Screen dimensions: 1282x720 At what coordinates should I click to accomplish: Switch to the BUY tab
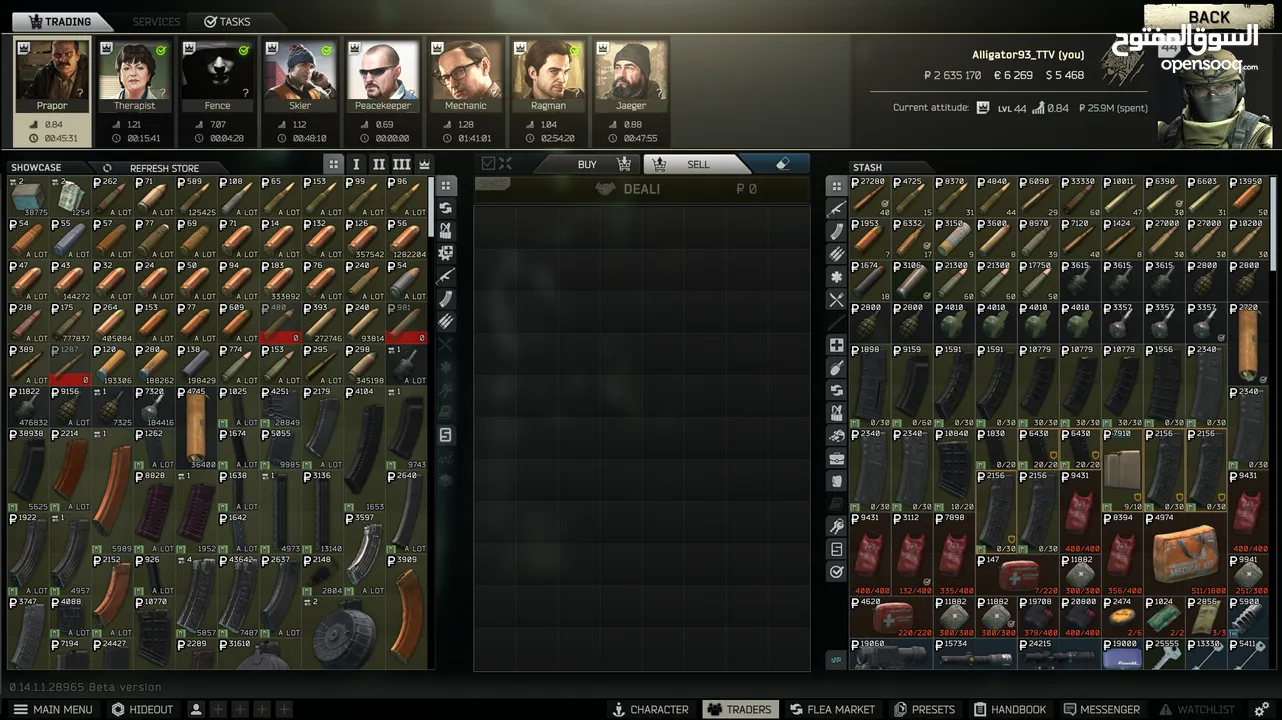(x=588, y=164)
